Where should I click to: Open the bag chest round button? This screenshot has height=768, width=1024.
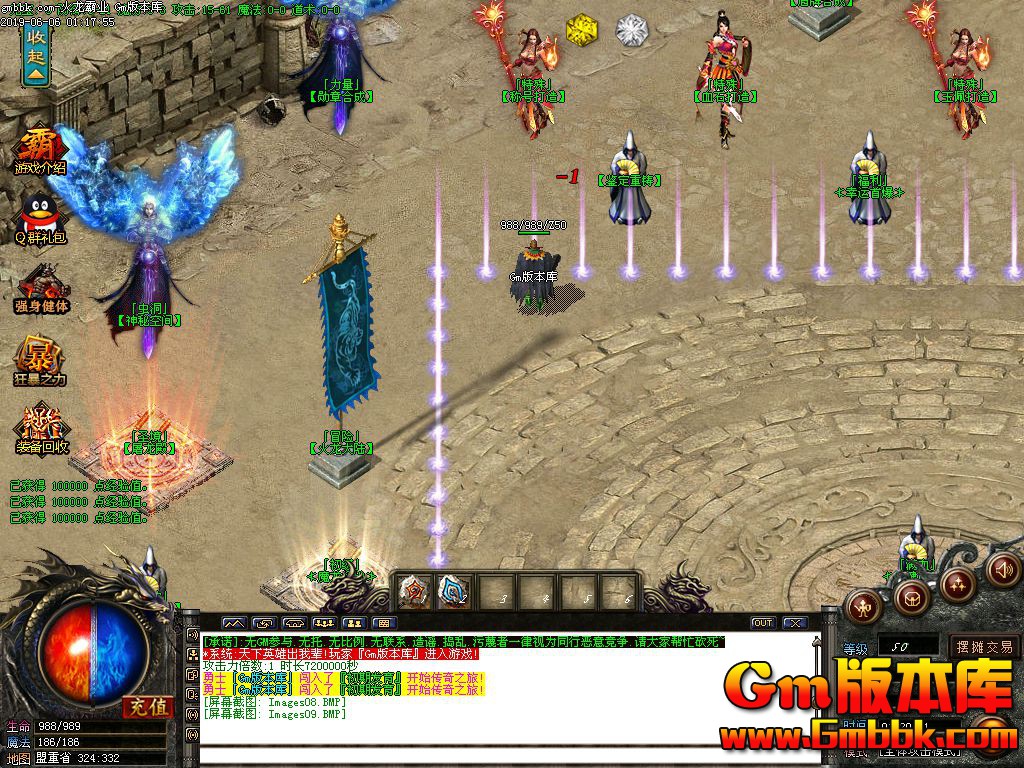click(x=910, y=598)
